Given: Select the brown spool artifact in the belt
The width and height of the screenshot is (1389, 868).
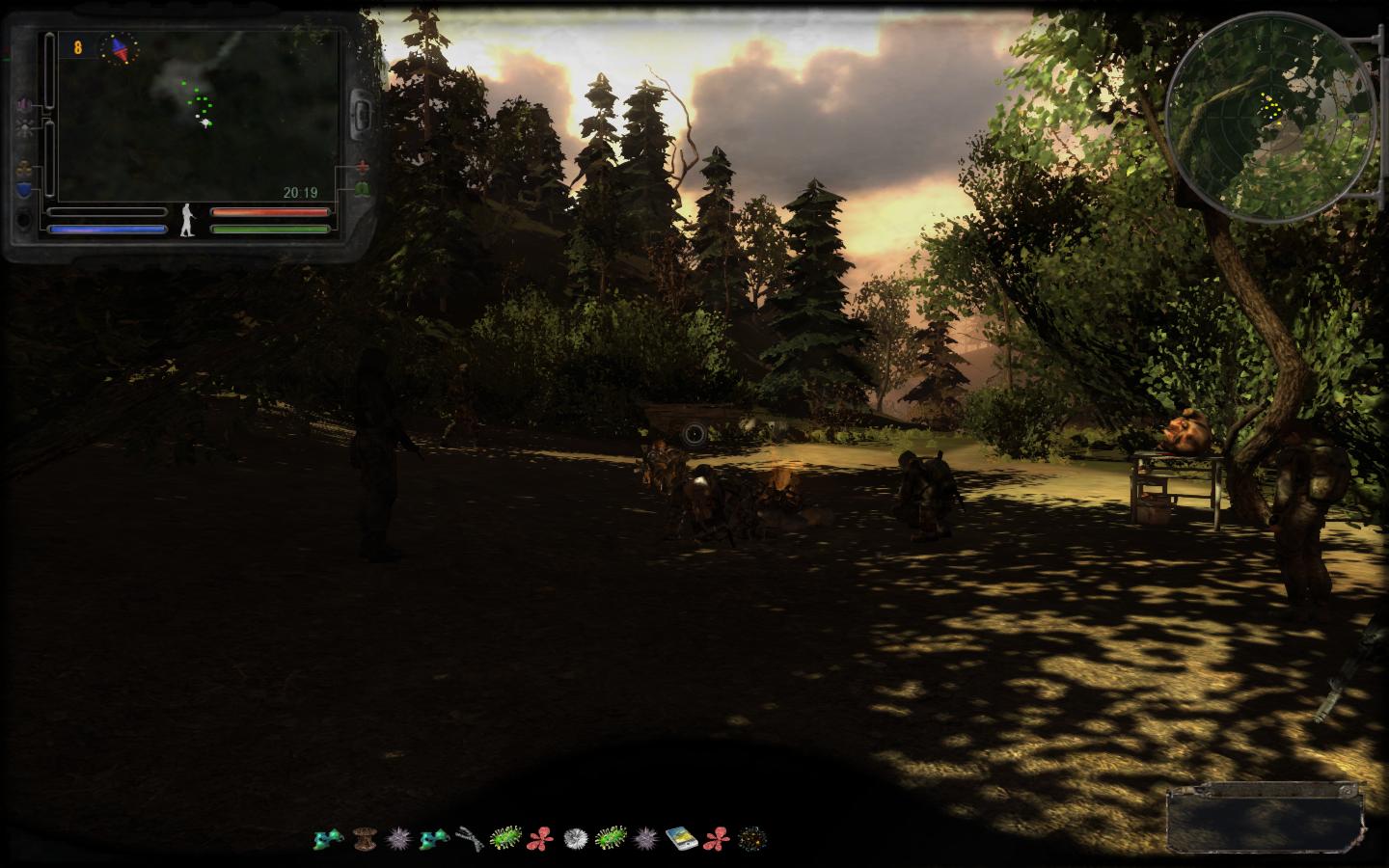Looking at the screenshot, I should [x=364, y=837].
